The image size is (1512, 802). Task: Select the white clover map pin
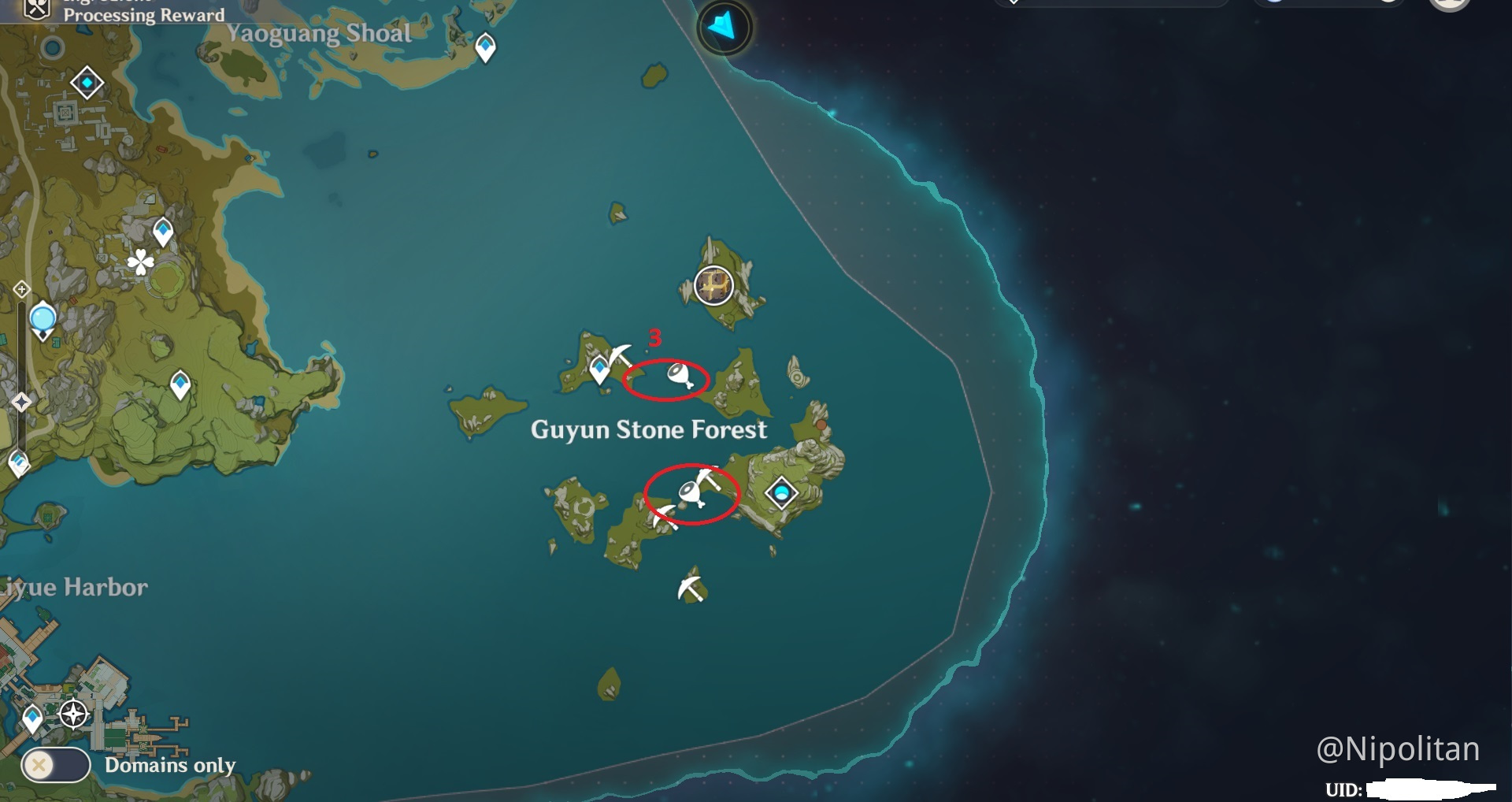click(141, 262)
